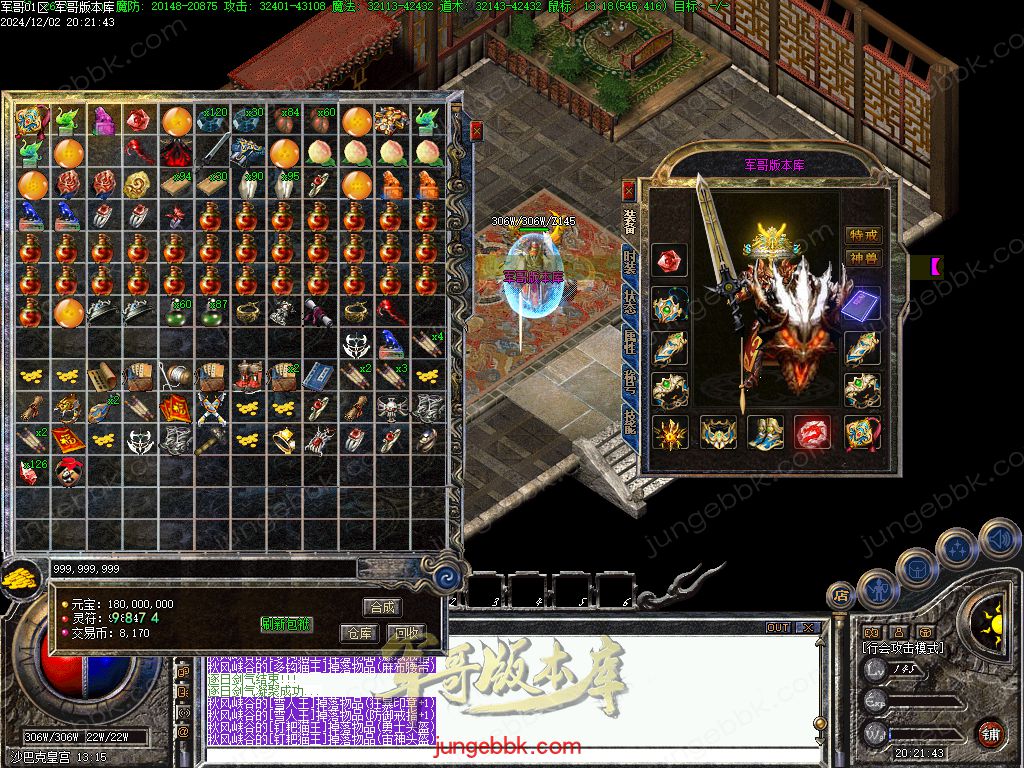Open the 仓库 warehouse

tap(359, 633)
